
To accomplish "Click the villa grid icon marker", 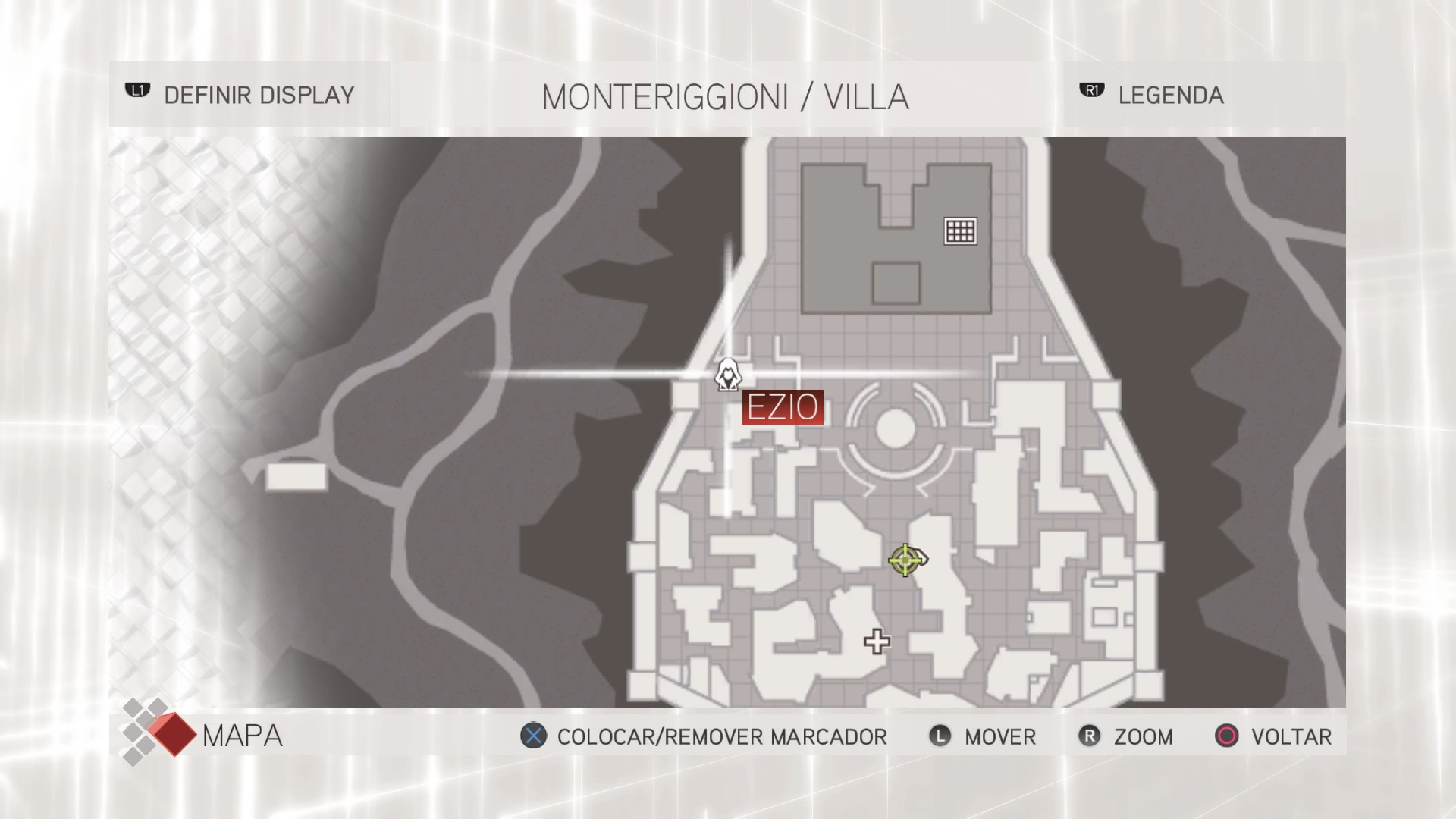I will (960, 231).
